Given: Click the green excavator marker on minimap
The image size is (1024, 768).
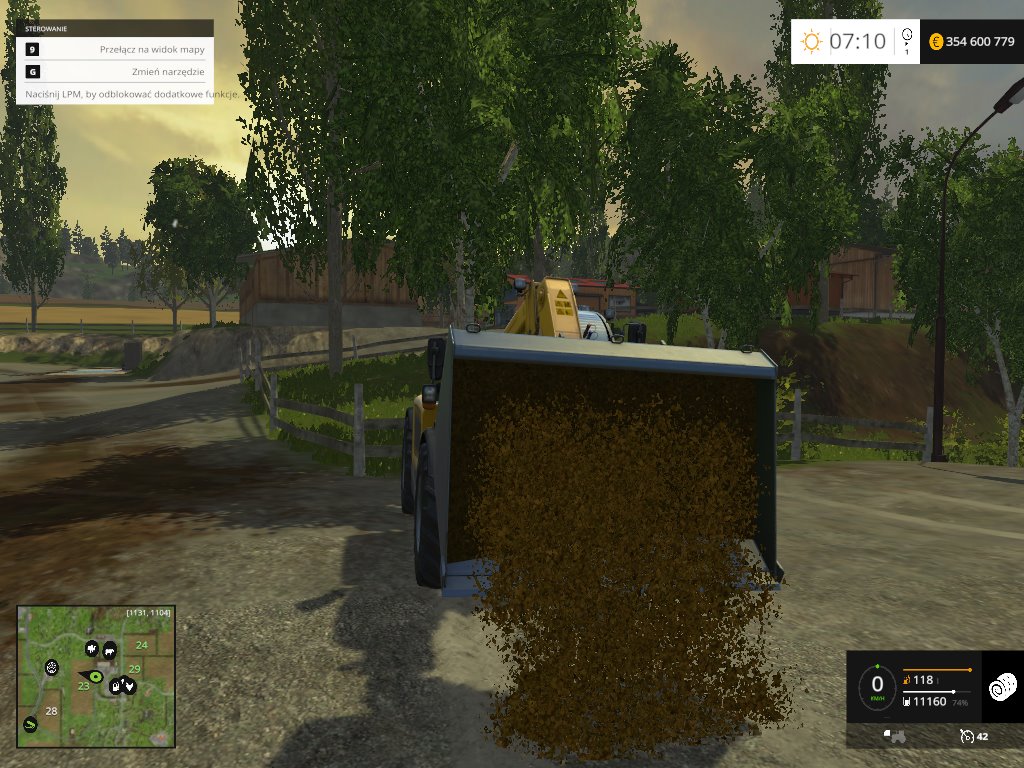Looking at the screenshot, I should [x=31, y=724].
